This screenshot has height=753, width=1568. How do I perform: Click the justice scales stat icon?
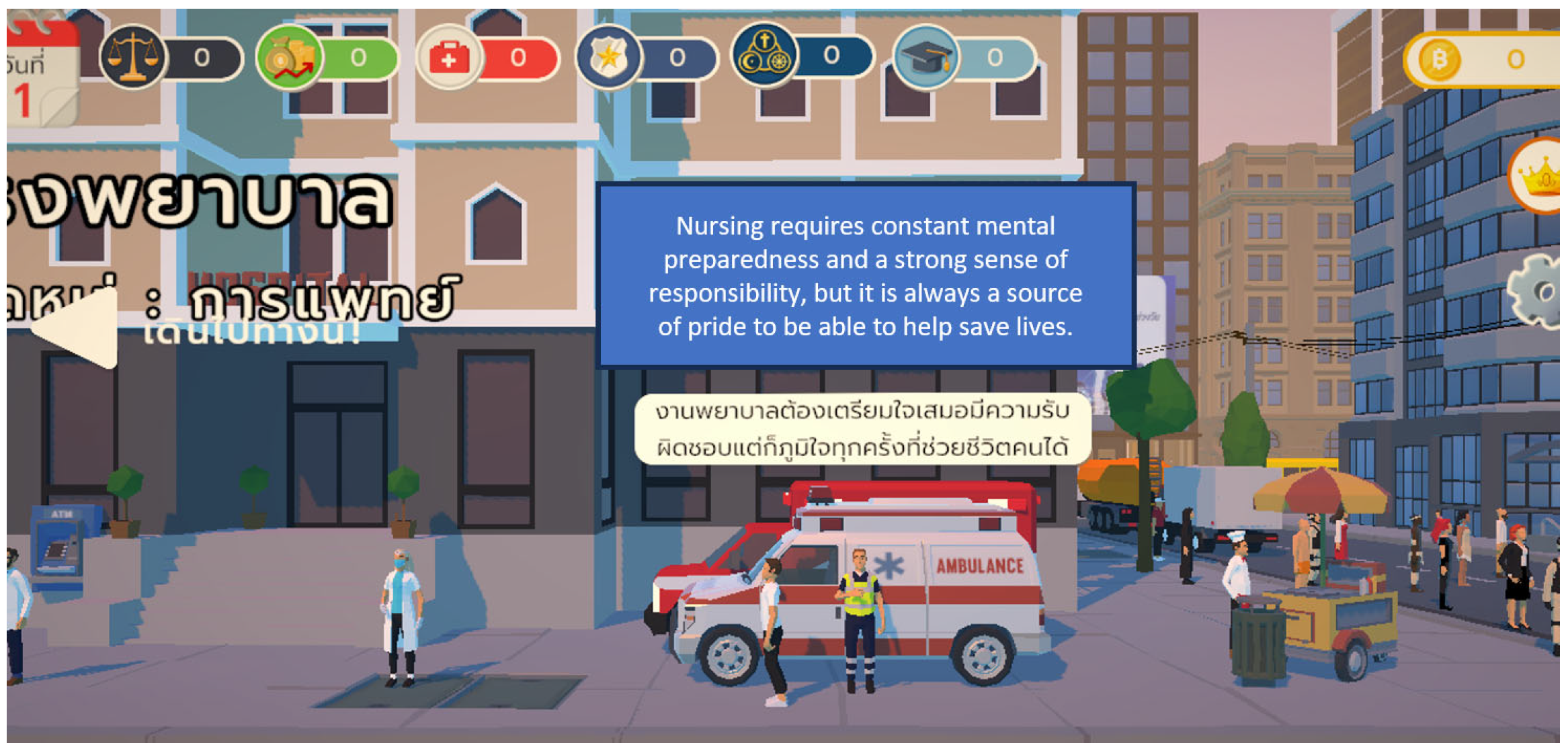132,57
